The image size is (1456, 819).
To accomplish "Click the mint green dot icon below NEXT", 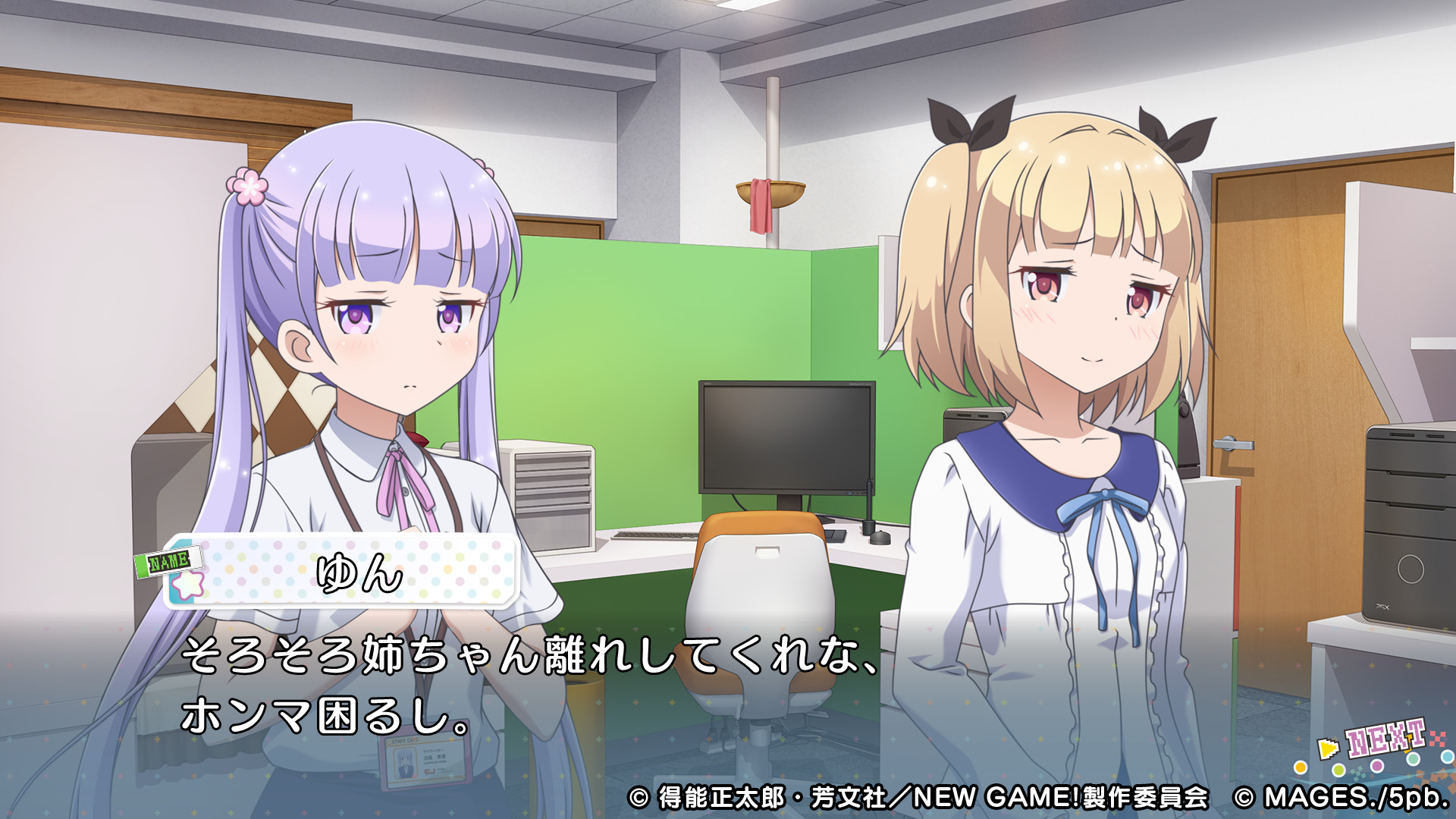I will click(1413, 759).
